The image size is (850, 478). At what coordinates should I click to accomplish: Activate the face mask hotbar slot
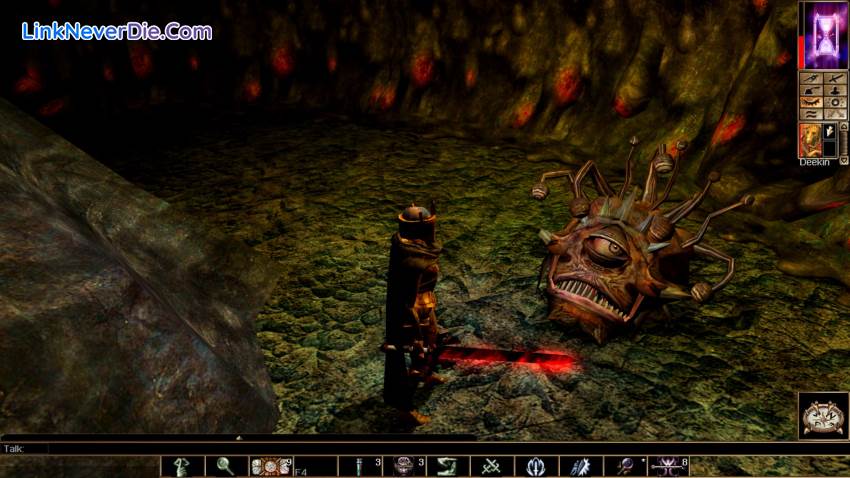pos(404,466)
